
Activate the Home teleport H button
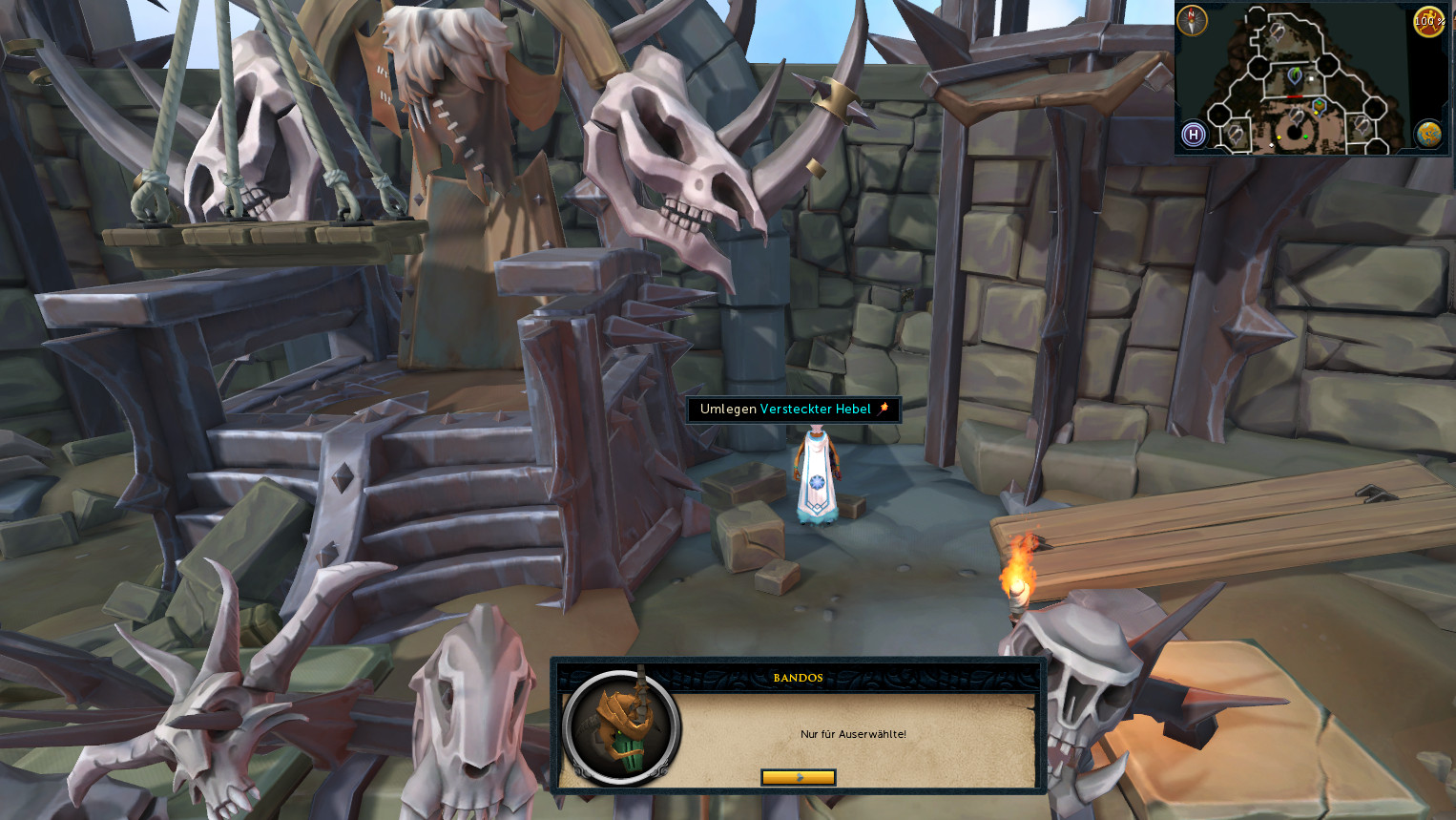[x=1193, y=135]
